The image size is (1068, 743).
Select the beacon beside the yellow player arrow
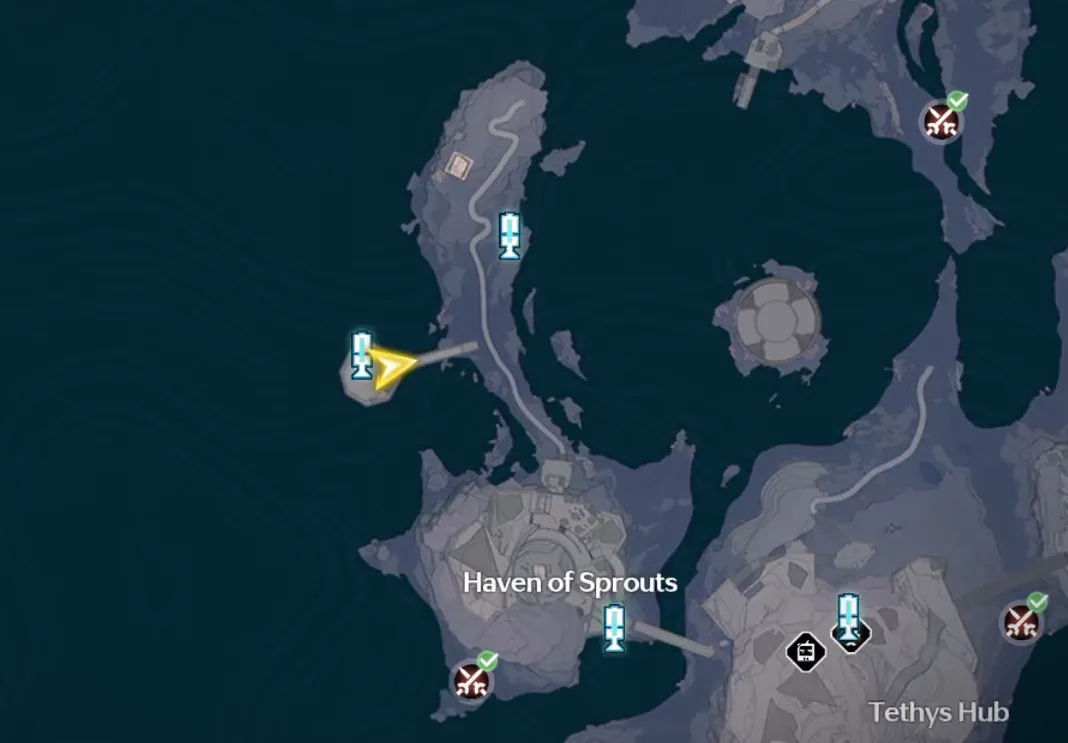coord(362,354)
